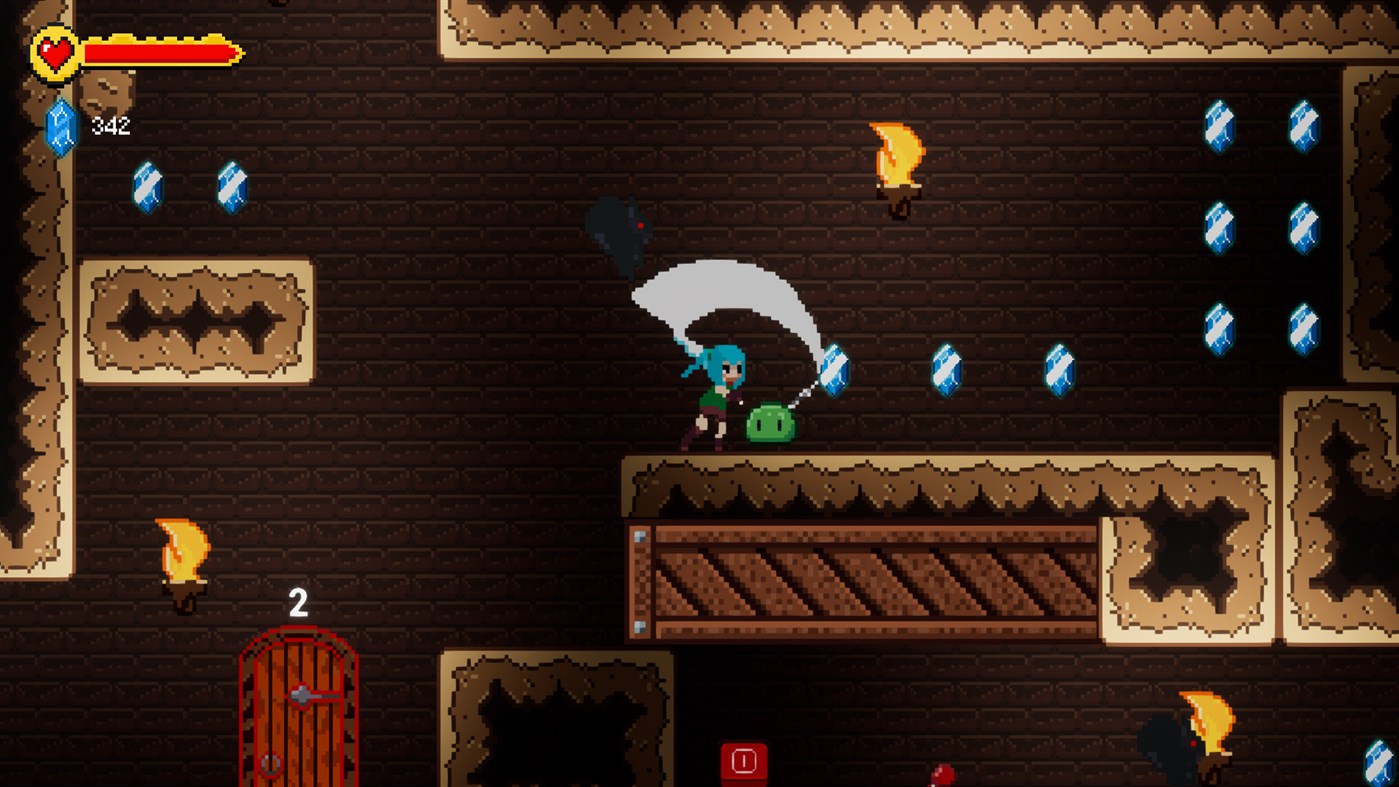Attack the green slime next to the player
Screen dimensions: 1399x787
coord(768,422)
